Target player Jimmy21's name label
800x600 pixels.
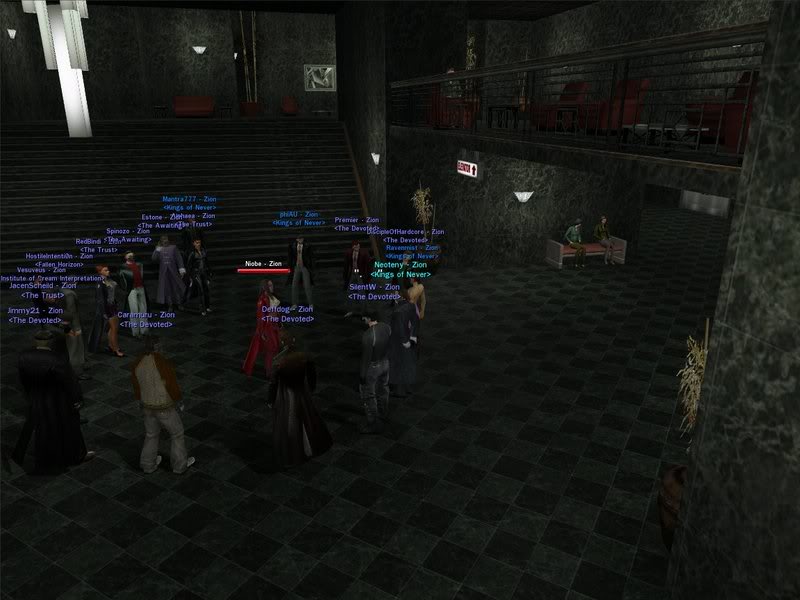tap(36, 311)
